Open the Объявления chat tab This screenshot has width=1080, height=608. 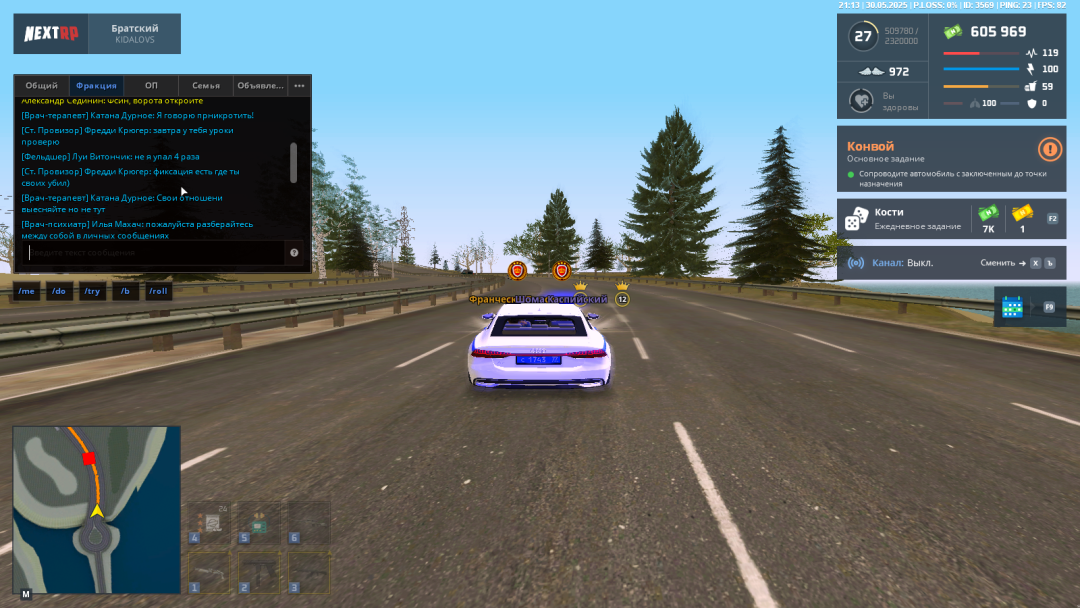pyautogui.click(x=260, y=86)
